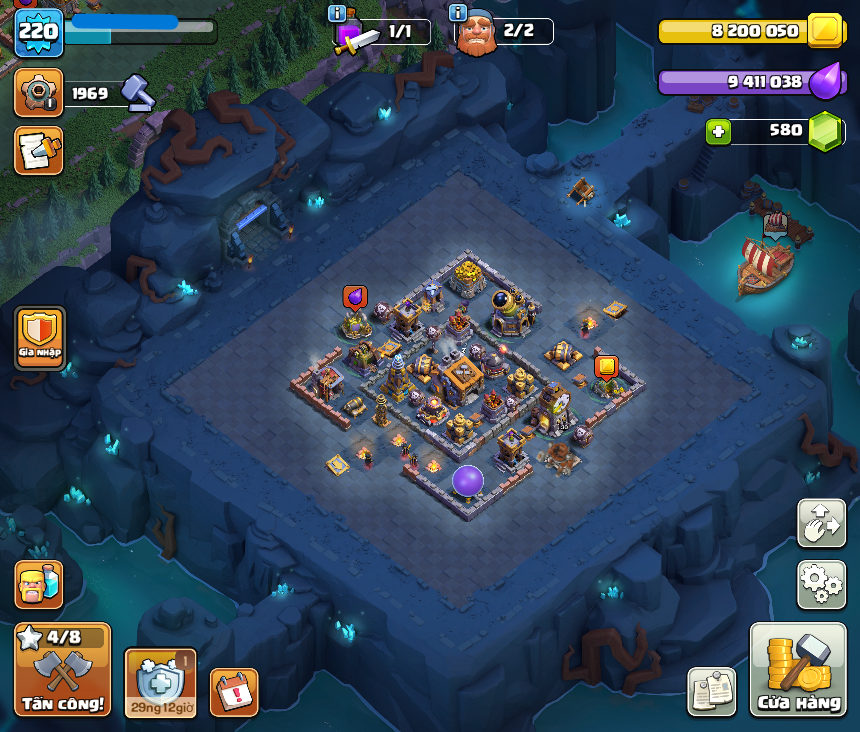
Task: Open the settings gears menu
Action: [x=821, y=584]
